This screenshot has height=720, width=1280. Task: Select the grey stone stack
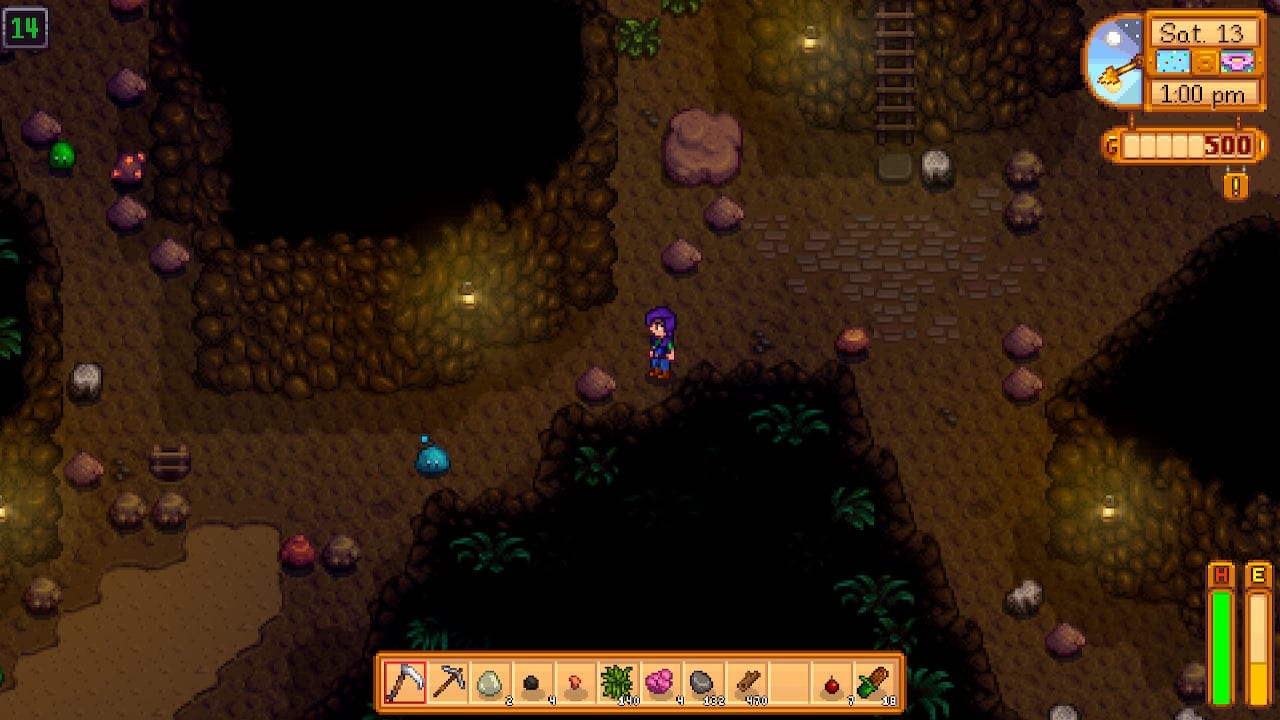(704, 683)
